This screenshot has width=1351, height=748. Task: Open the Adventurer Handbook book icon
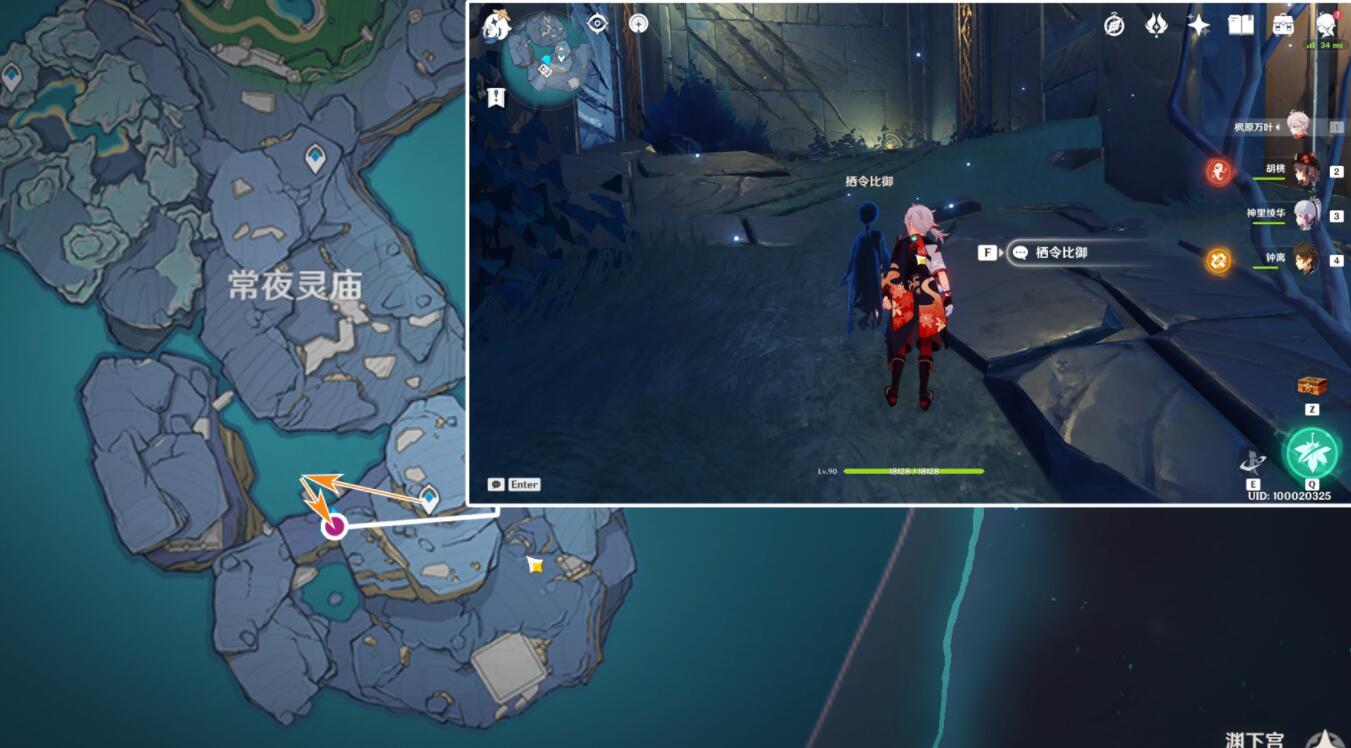[x=1241, y=25]
